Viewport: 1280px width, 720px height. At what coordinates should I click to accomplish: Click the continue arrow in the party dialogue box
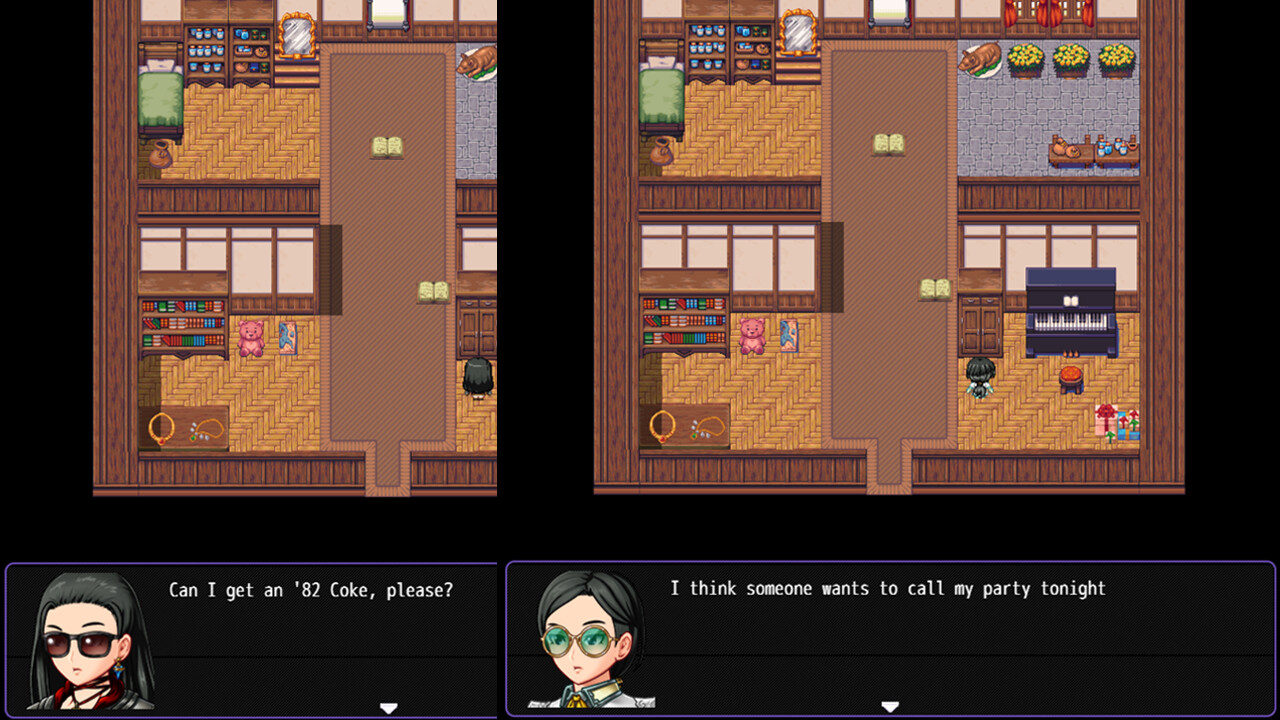(x=888, y=705)
